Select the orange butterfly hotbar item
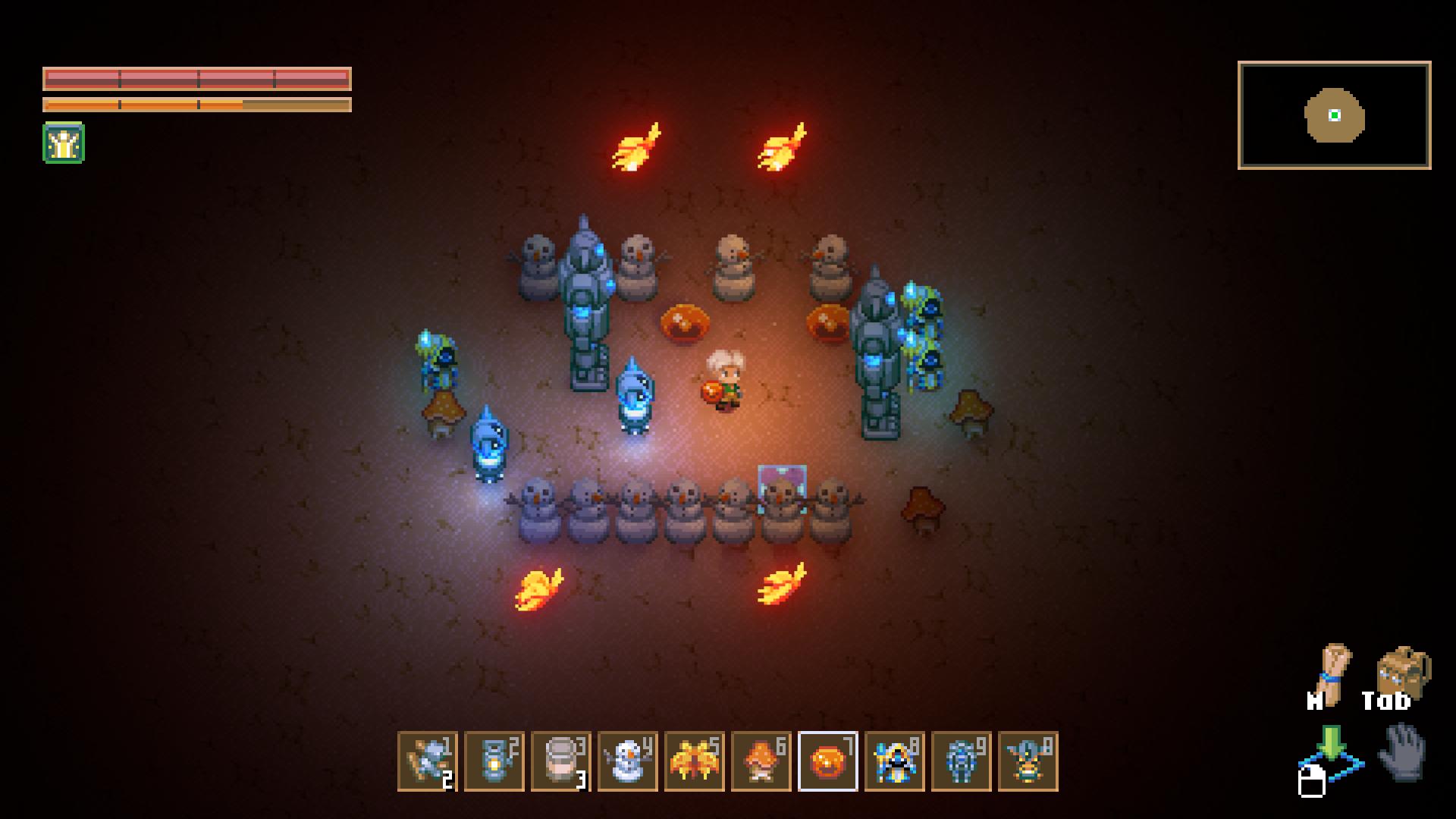 694,761
